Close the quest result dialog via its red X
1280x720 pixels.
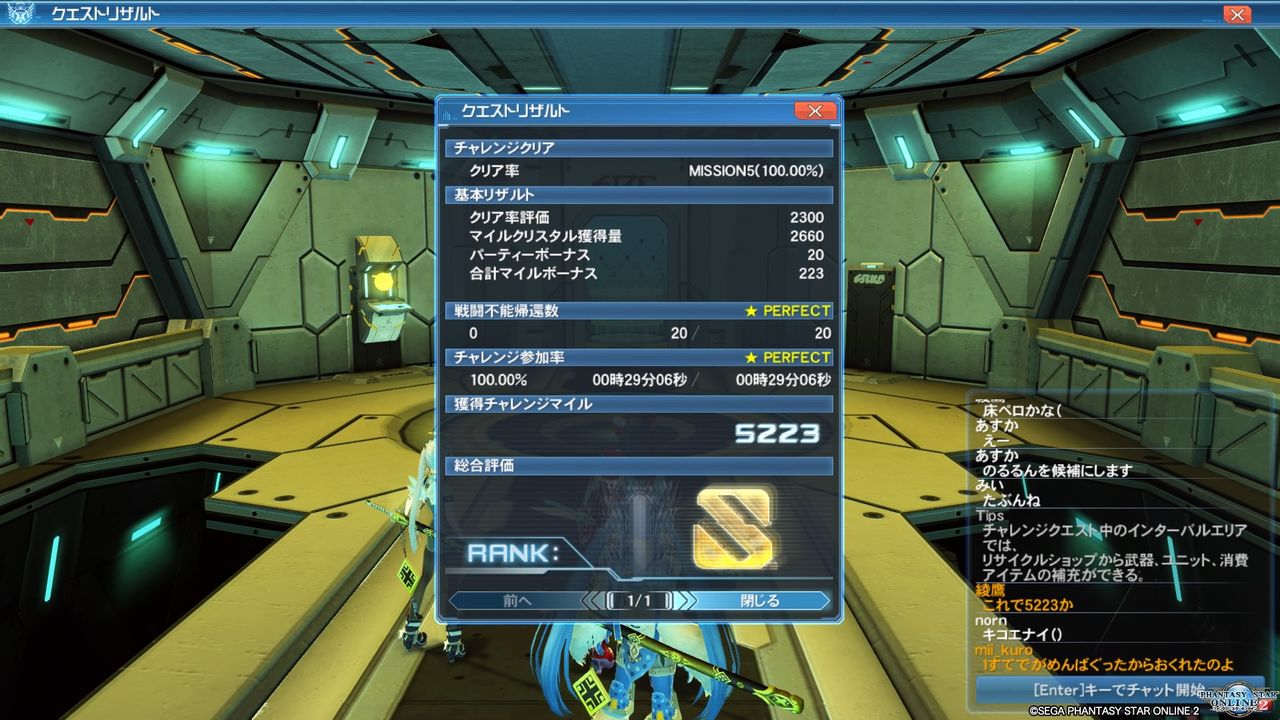(815, 111)
